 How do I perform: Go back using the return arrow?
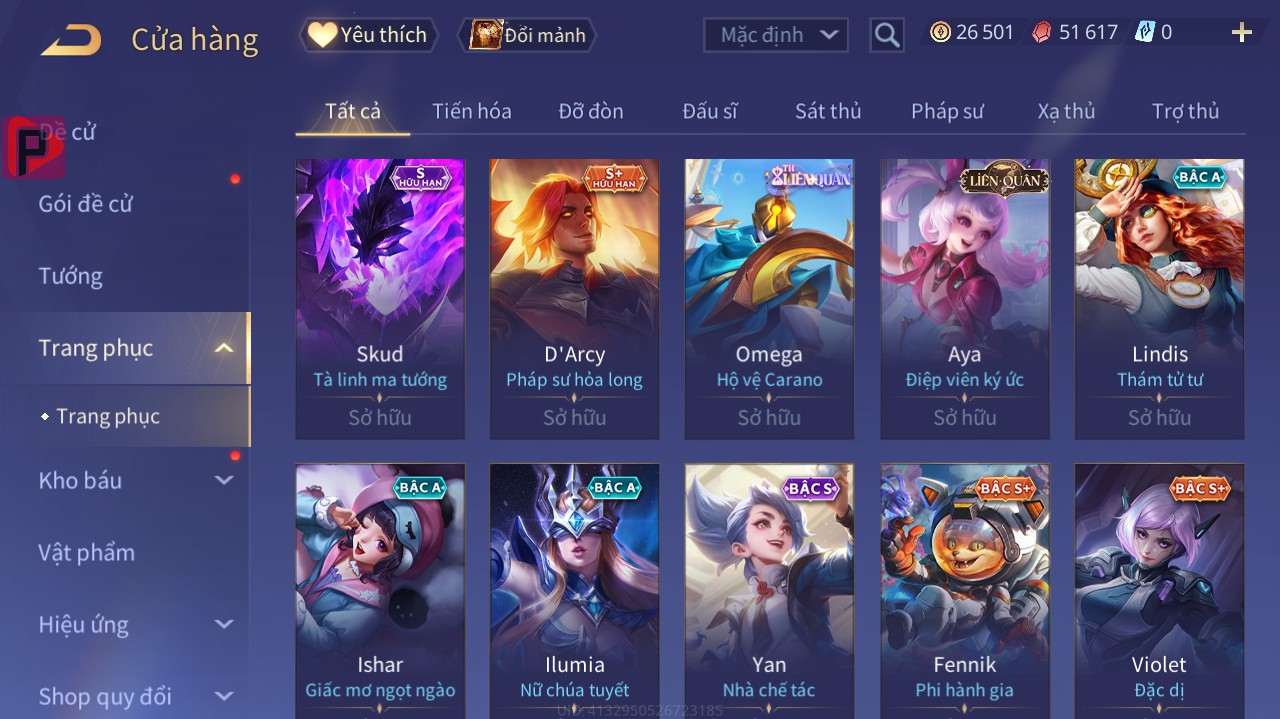click(x=71, y=40)
